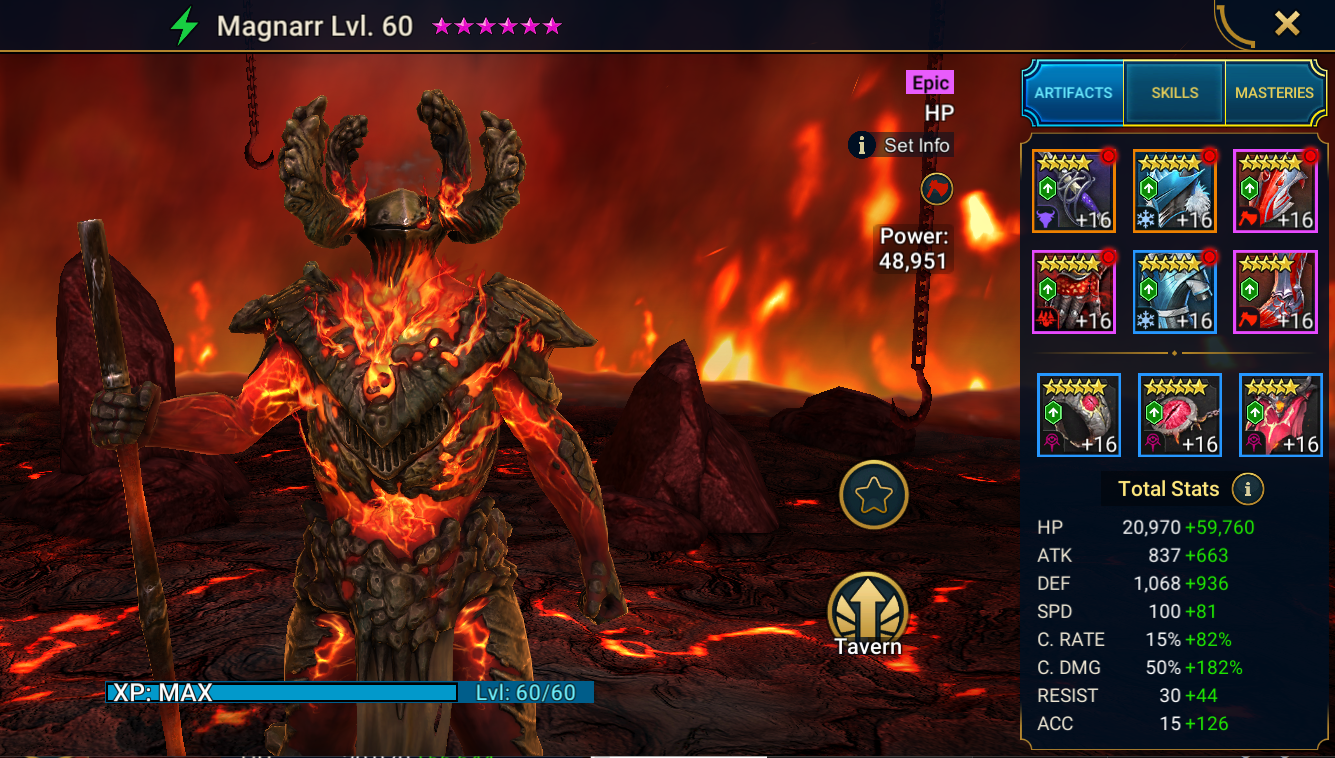Inspect the equipped helmet artifact

(x=1174, y=190)
